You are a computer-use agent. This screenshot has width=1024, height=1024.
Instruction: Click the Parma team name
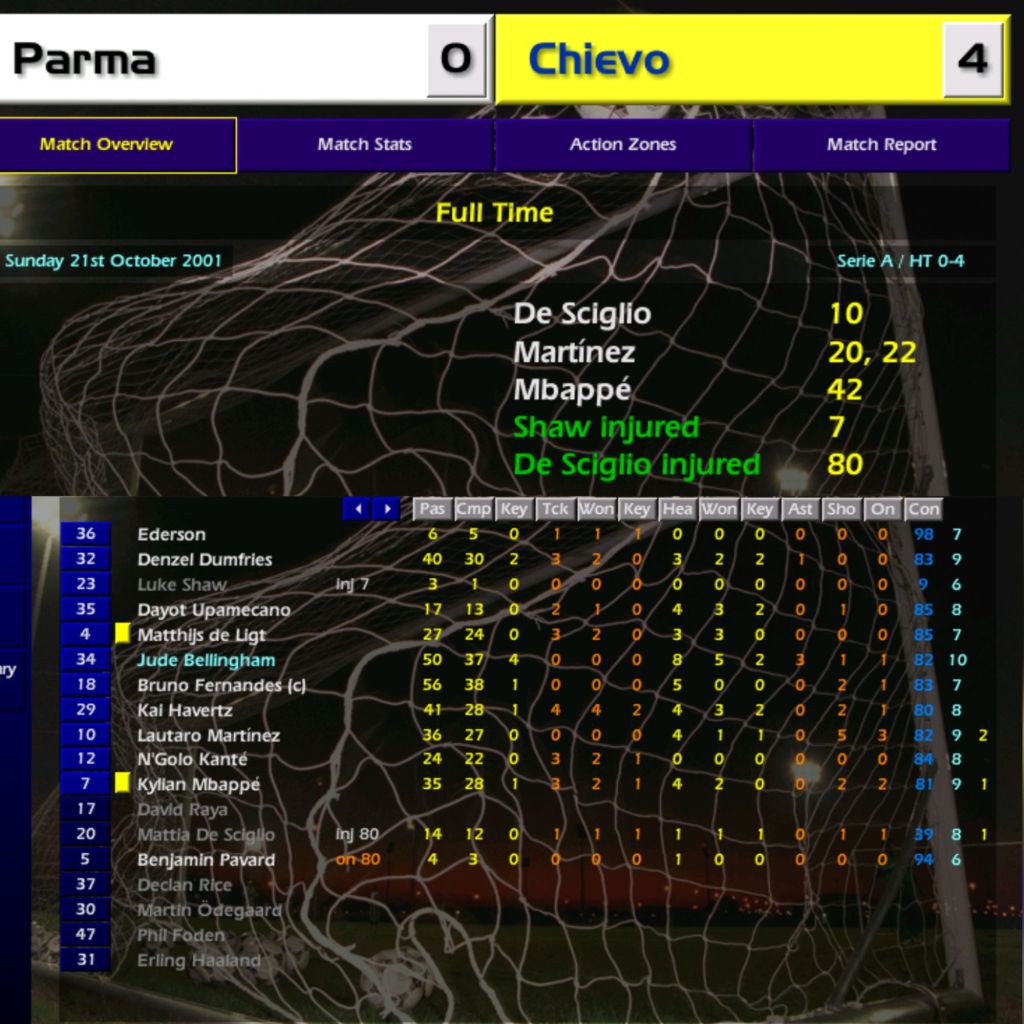(85, 60)
